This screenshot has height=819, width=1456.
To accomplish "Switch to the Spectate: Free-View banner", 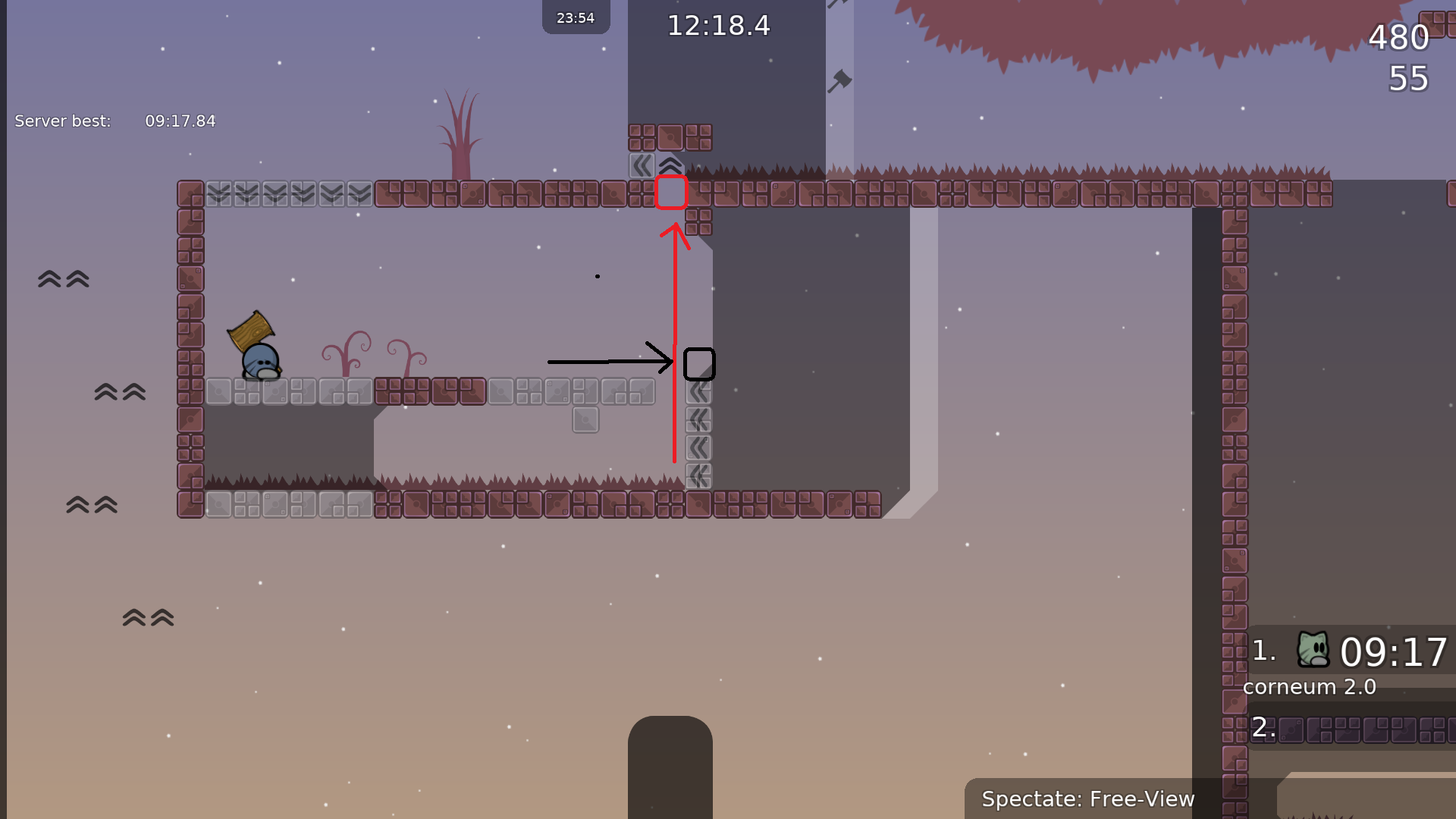I will (1088, 799).
